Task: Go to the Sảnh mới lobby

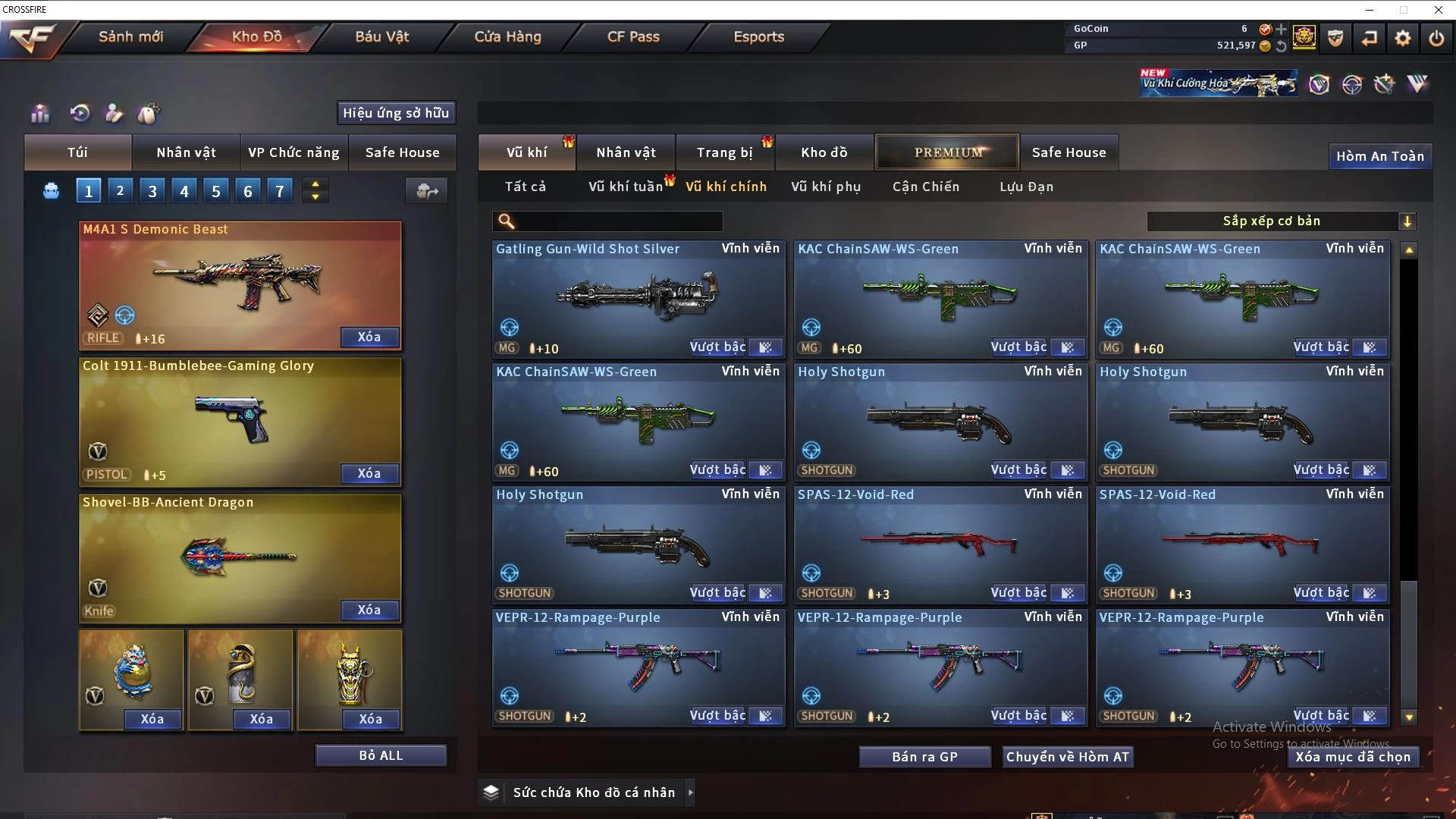Action: pyautogui.click(x=130, y=36)
